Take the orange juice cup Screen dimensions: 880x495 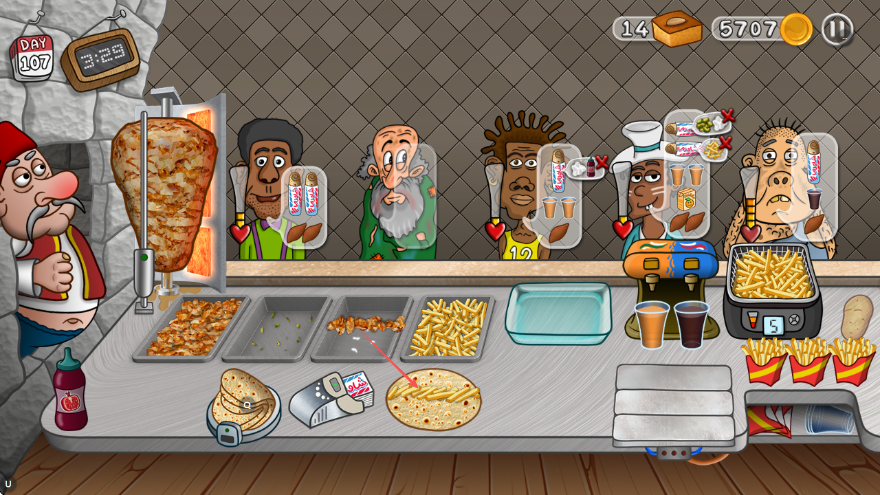[652, 324]
